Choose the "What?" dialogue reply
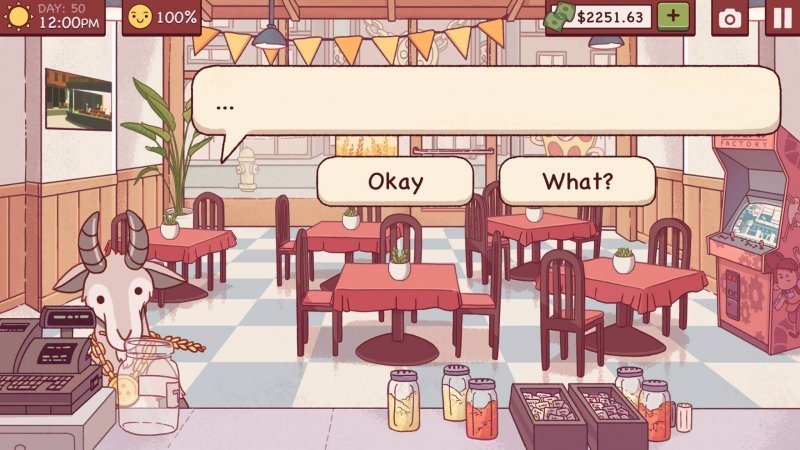Image resolution: width=800 pixels, height=450 pixels. pos(577,181)
